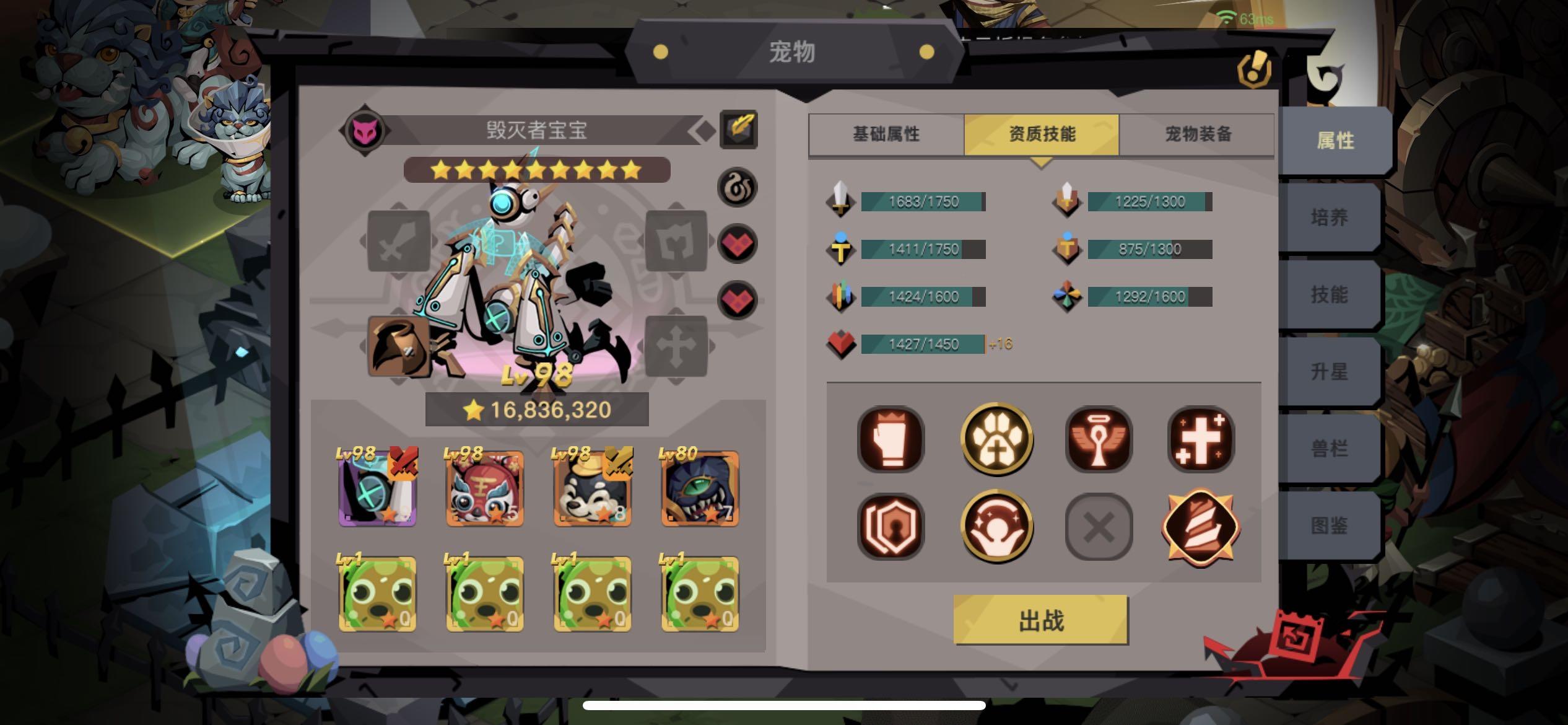Viewport: 1568px width, 725px height.
Task: Switch to the 基础属性 tab
Action: (x=886, y=134)
